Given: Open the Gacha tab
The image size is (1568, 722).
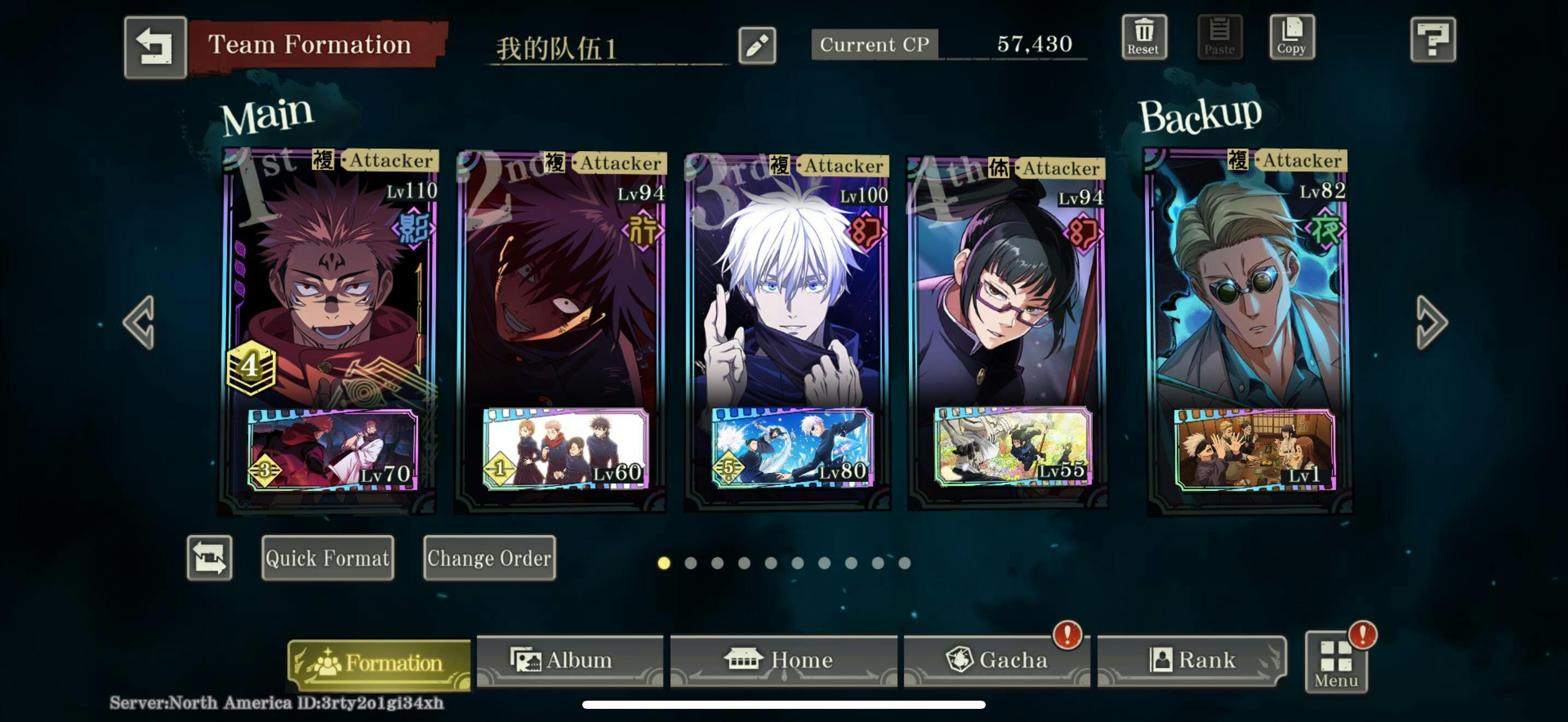Looking at the screenshot, I should pos(997,661).
